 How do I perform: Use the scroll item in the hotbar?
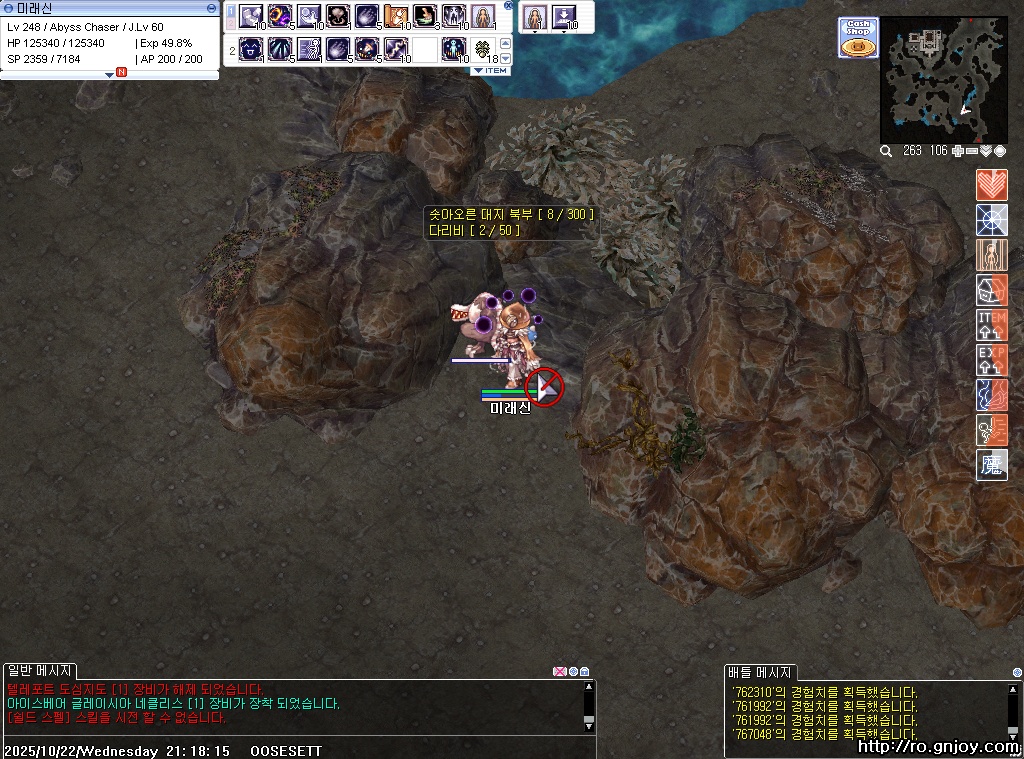396,17
